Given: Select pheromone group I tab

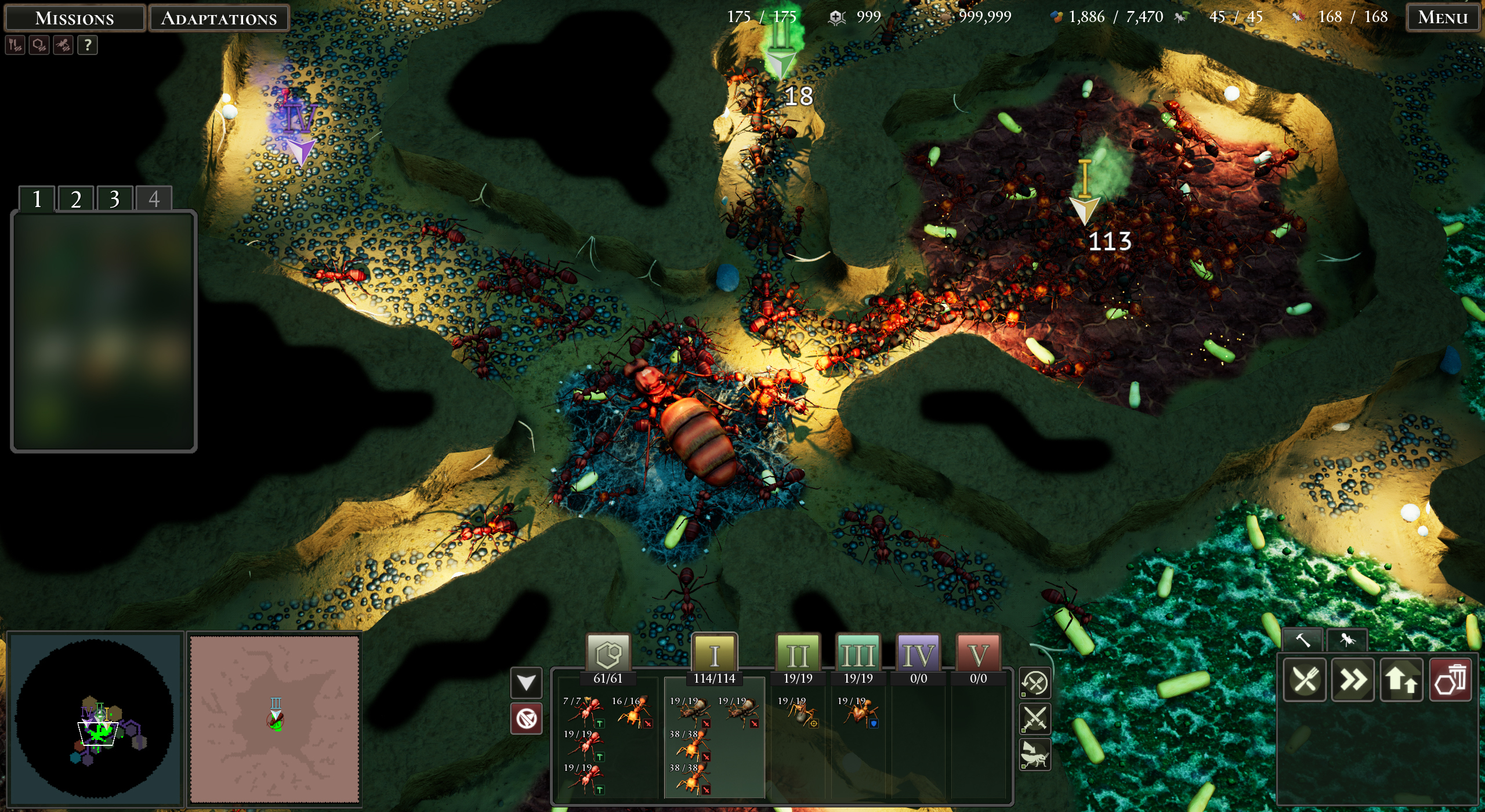Looking at the screenshot, I should click(714, 655).
